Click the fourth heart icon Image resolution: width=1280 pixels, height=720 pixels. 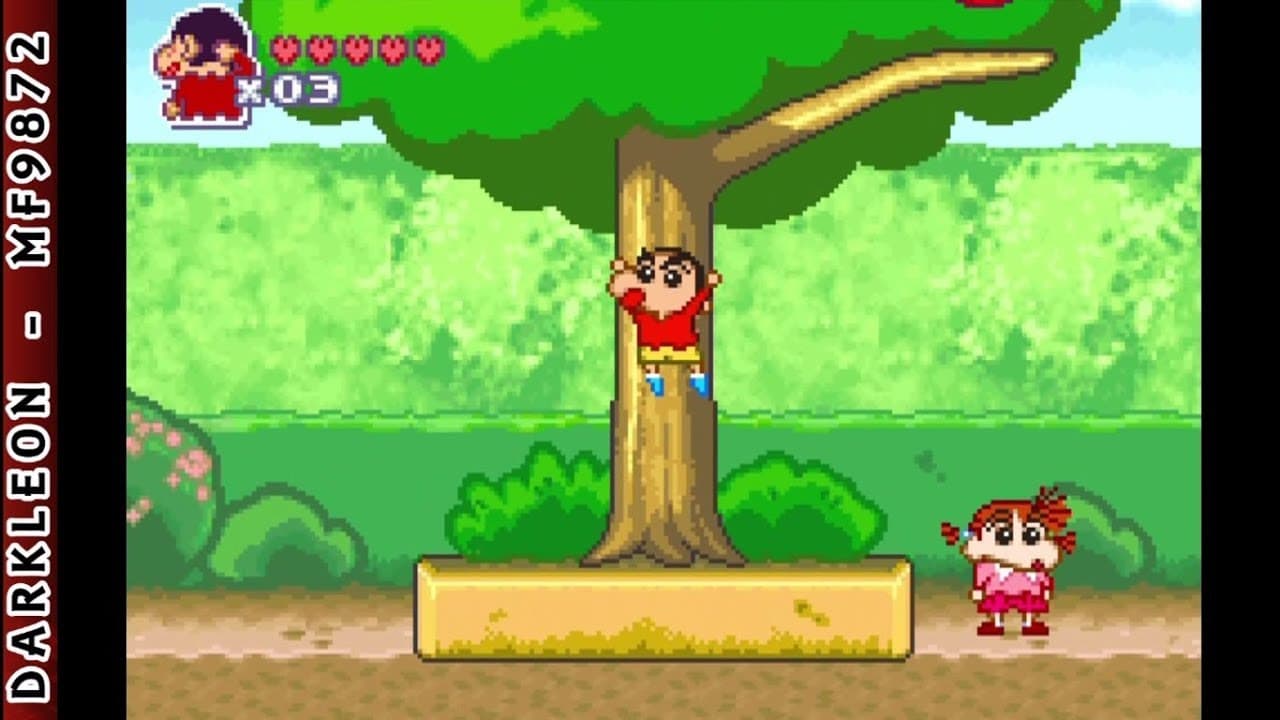click(394, 48)
